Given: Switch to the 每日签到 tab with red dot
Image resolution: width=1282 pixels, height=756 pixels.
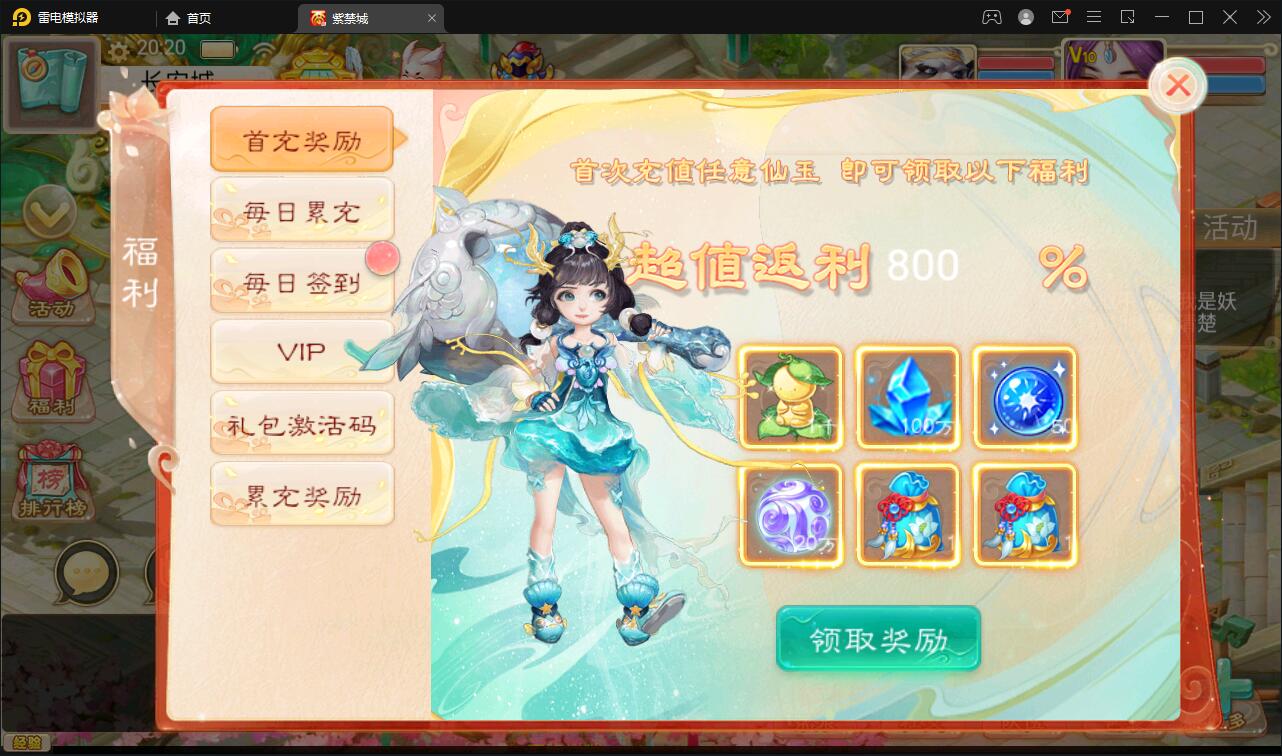Looking at the screenshot, I should pos(301,280).
